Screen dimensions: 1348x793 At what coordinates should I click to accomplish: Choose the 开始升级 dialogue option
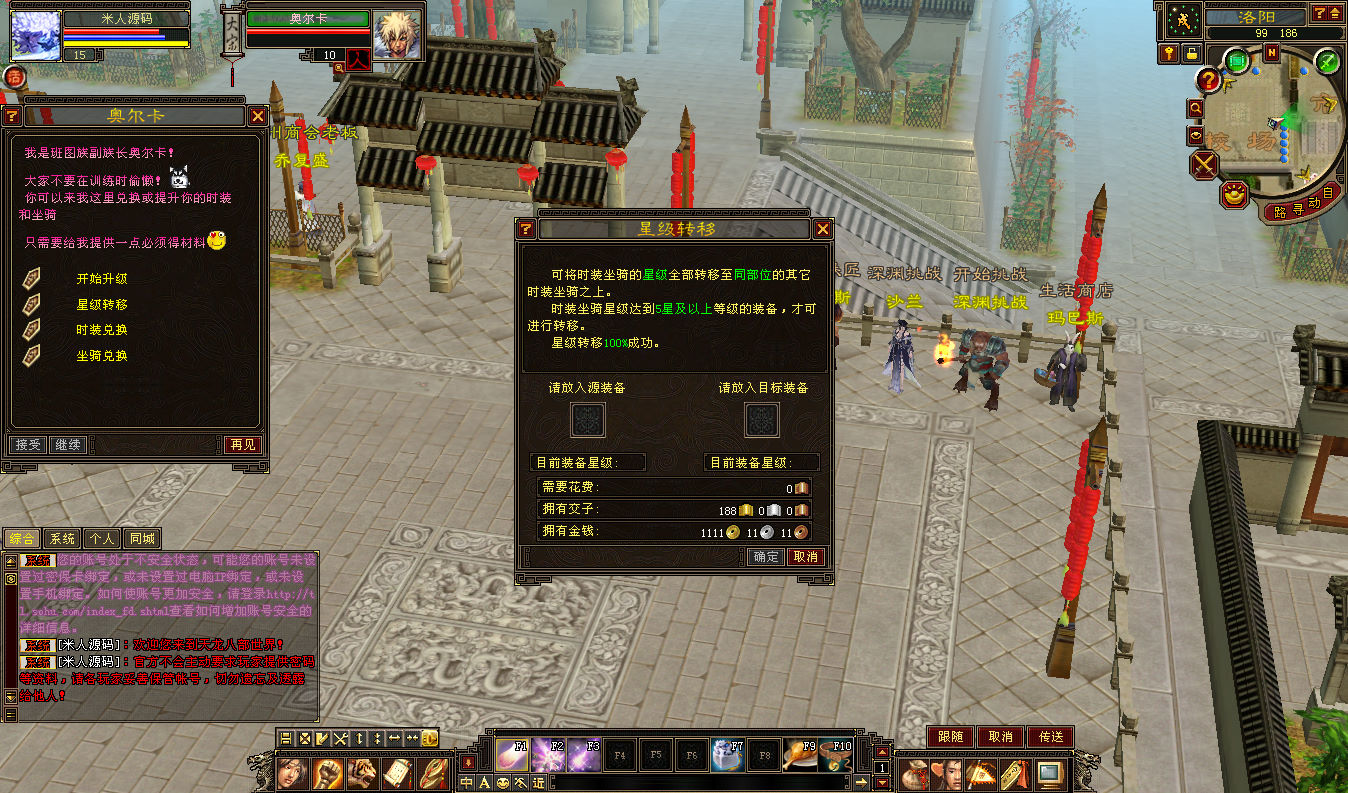point(102,279)
